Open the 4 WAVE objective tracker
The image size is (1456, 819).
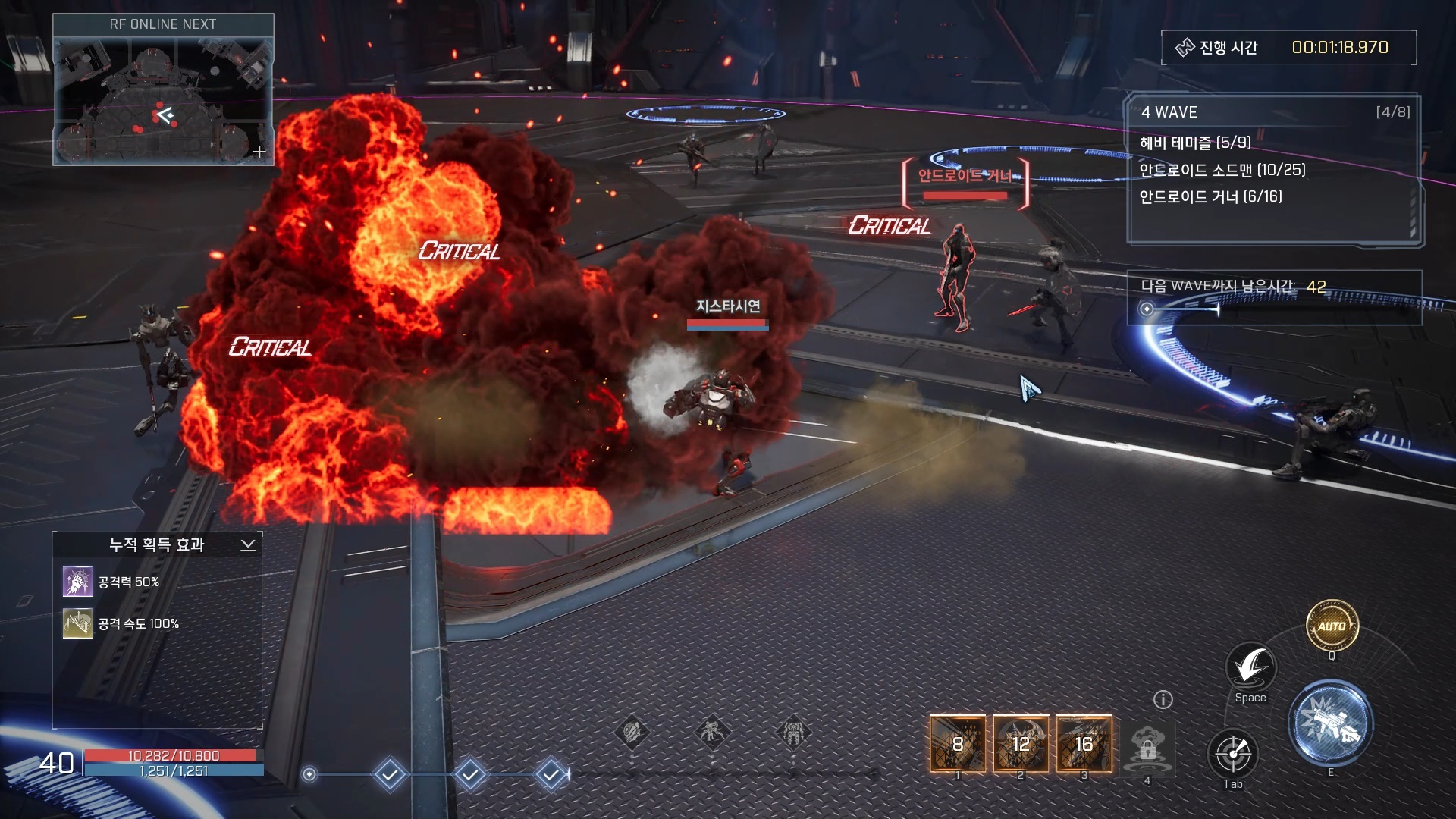(1274, 112)
